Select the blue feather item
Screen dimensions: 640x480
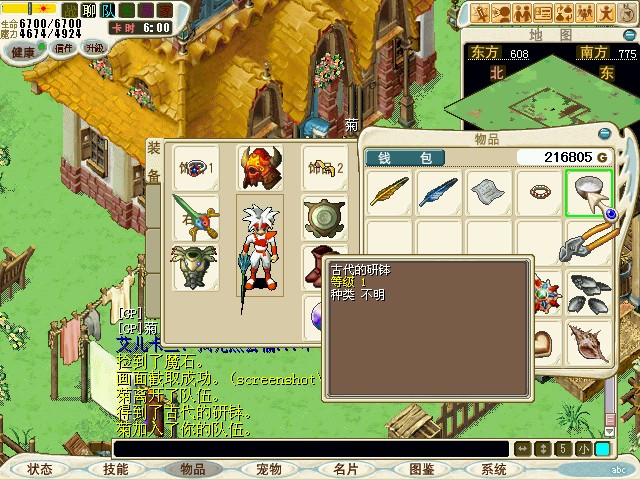438,191
